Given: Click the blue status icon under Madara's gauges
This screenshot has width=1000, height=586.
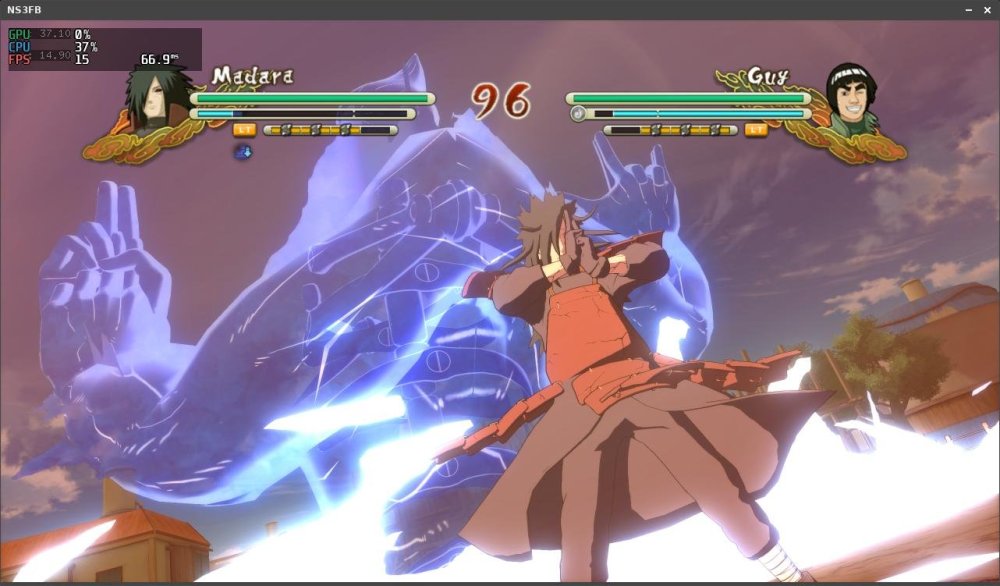Looking at the screenshot, I should [x=243, y=152].
